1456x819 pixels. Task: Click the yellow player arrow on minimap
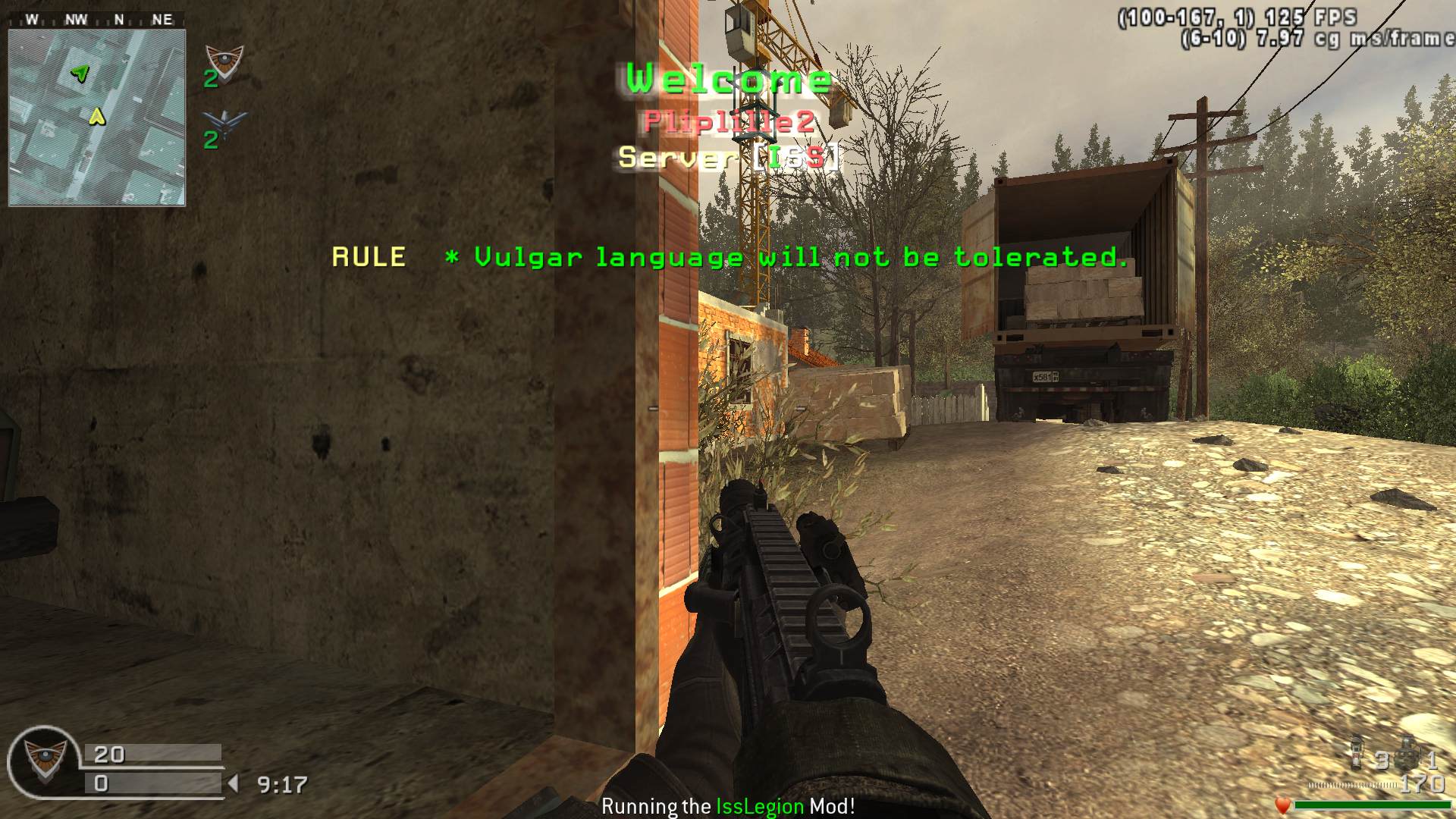pos(96,116)
